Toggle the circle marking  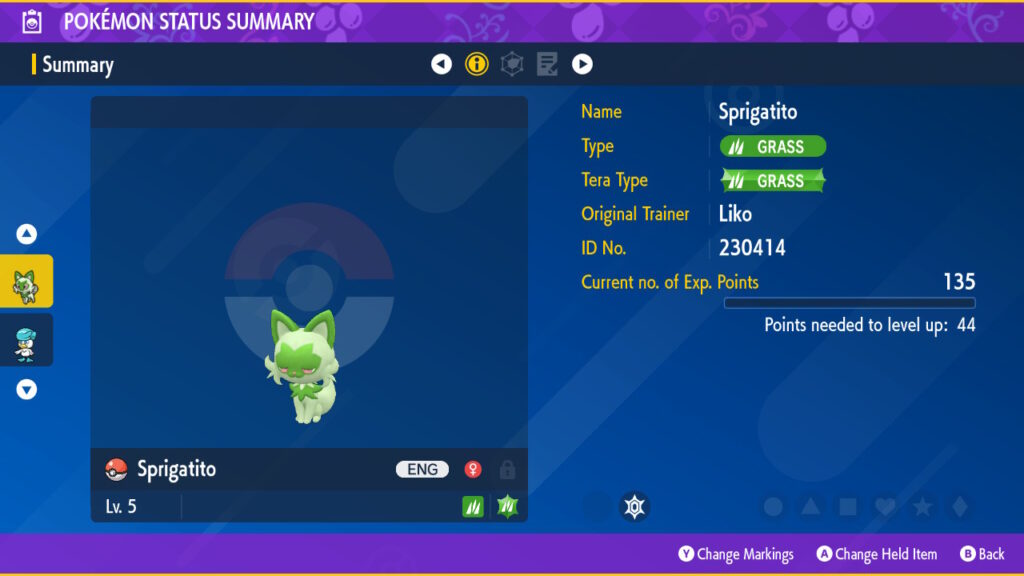pos(773,507)
